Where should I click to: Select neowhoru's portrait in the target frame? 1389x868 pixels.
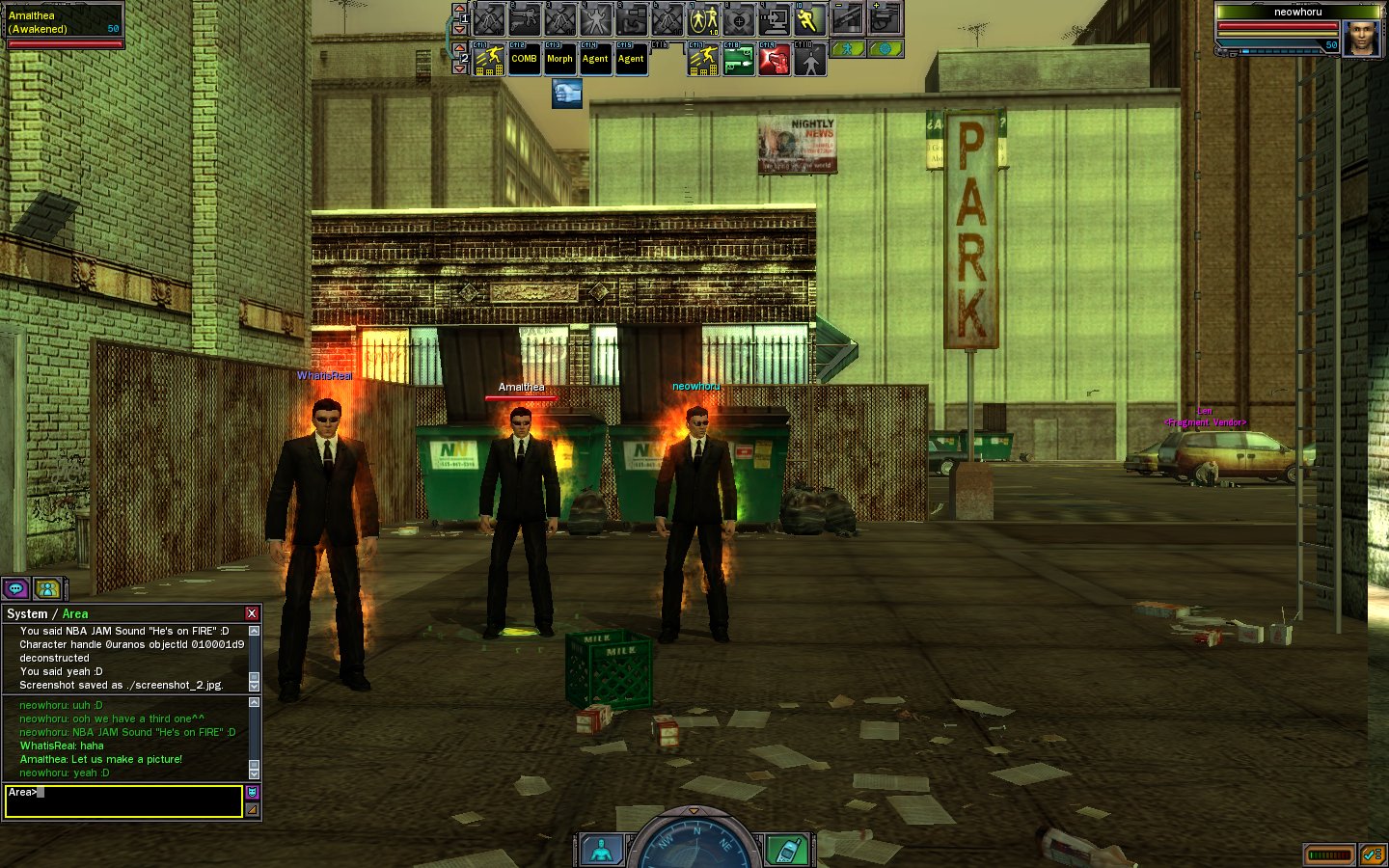[1361, 39]
